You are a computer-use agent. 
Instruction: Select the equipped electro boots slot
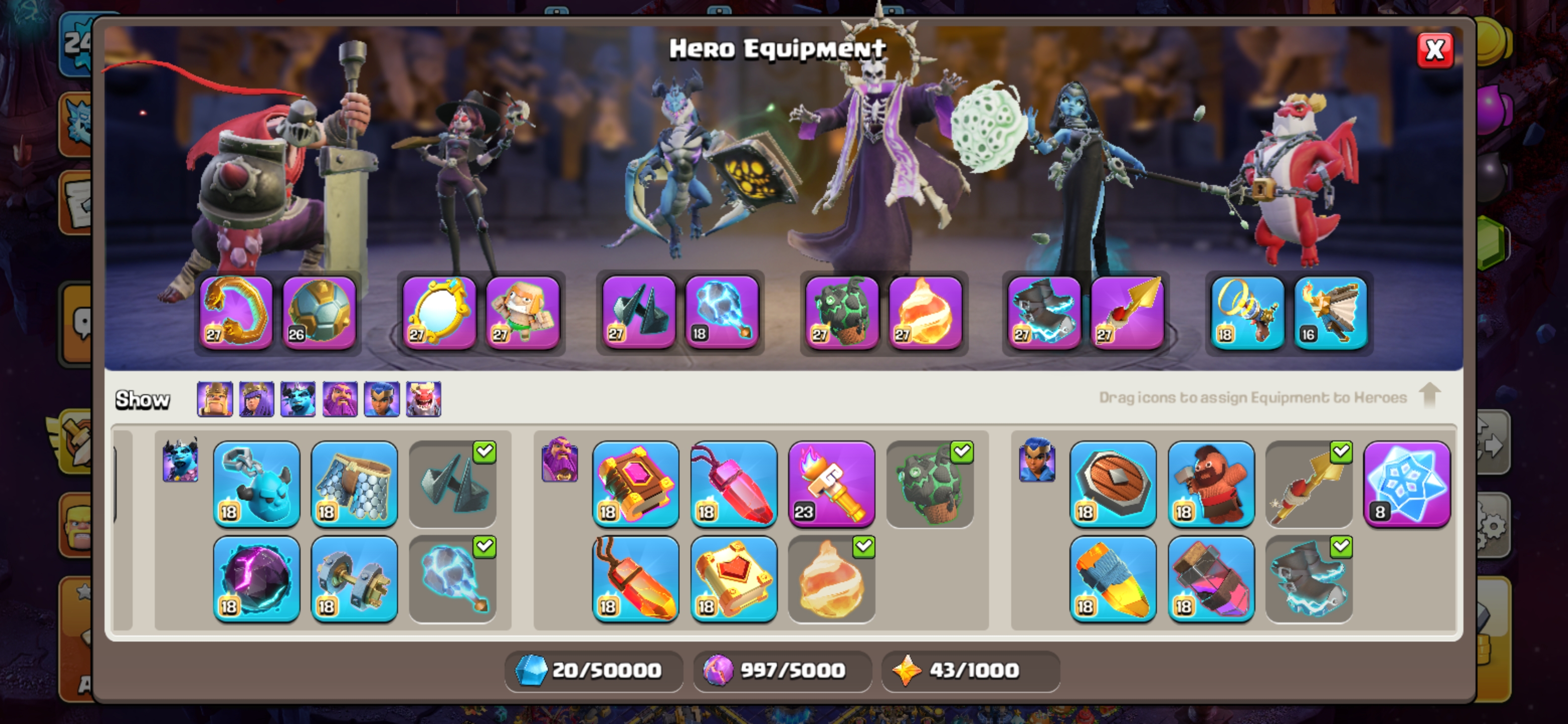tap(1044, 313)
